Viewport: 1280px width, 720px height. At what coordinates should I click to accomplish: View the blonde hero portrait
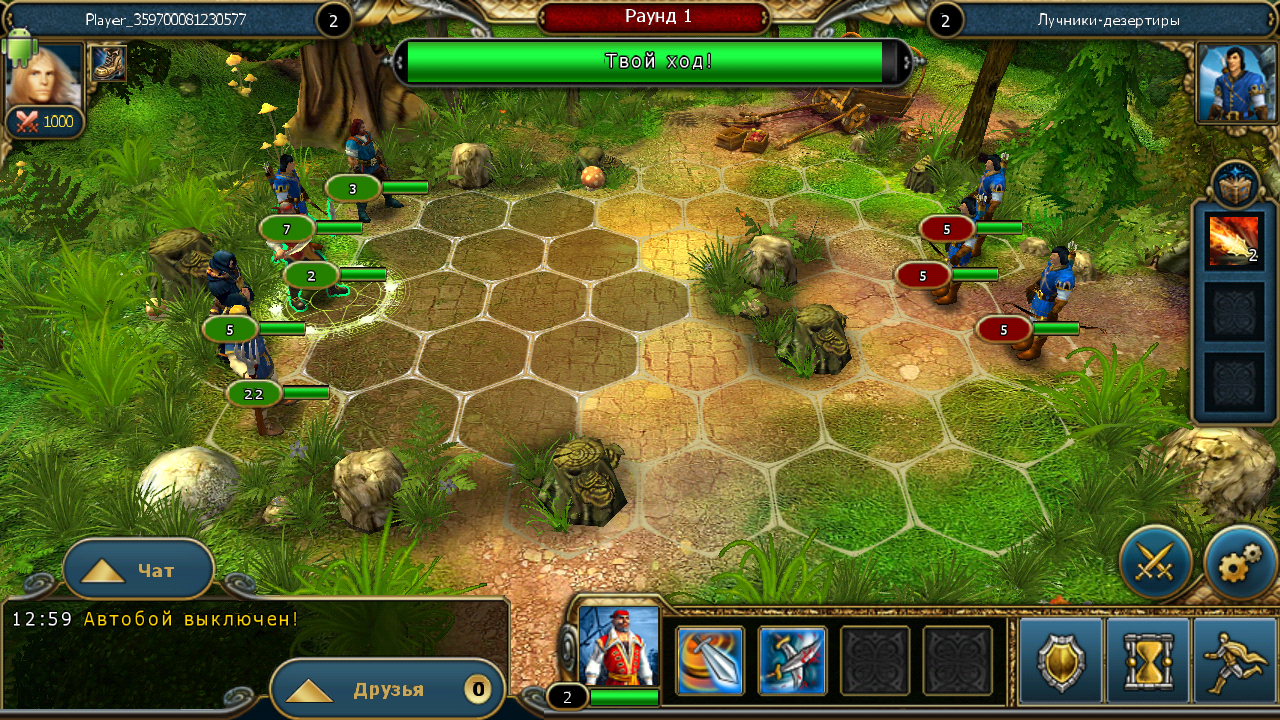point(44,76)
